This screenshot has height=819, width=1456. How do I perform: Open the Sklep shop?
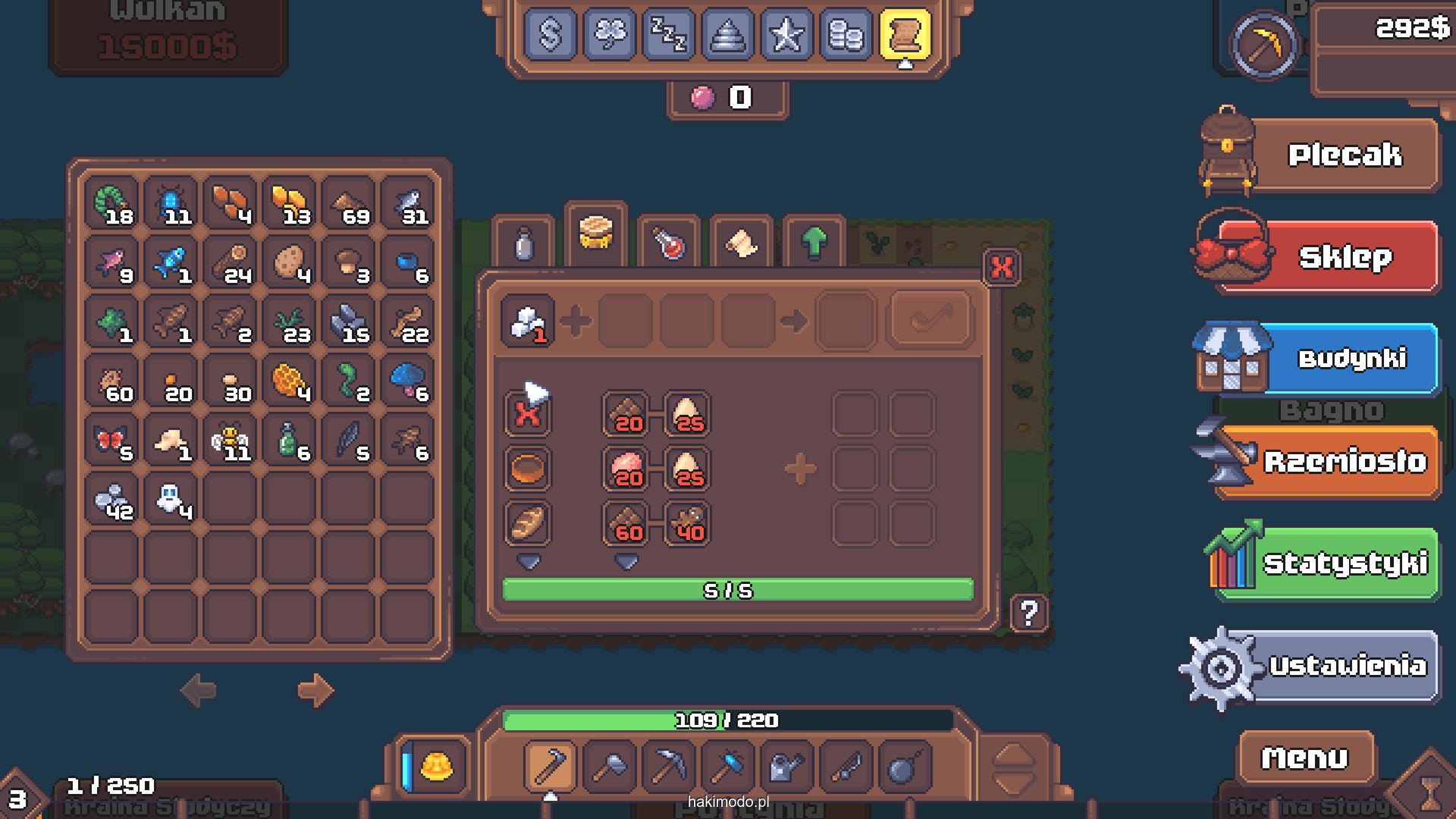(1343, 257)
